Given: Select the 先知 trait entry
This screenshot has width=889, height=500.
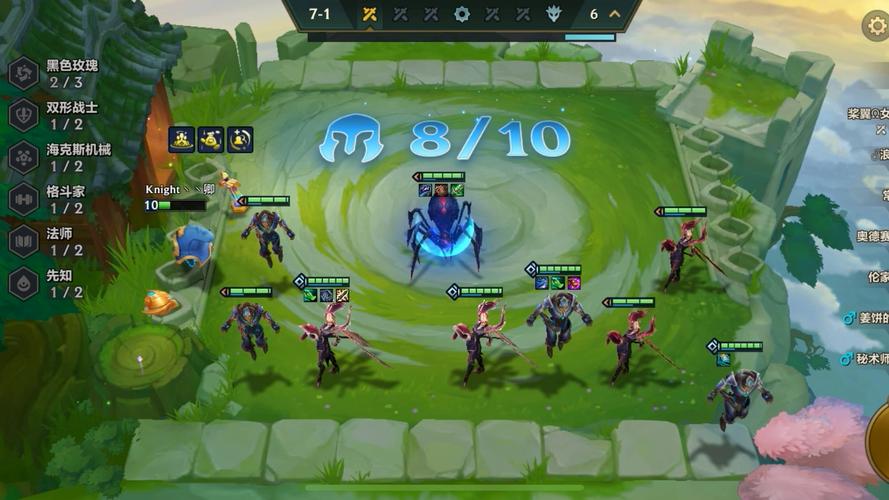Looking at the screenshot, I should tap(55, 283).
